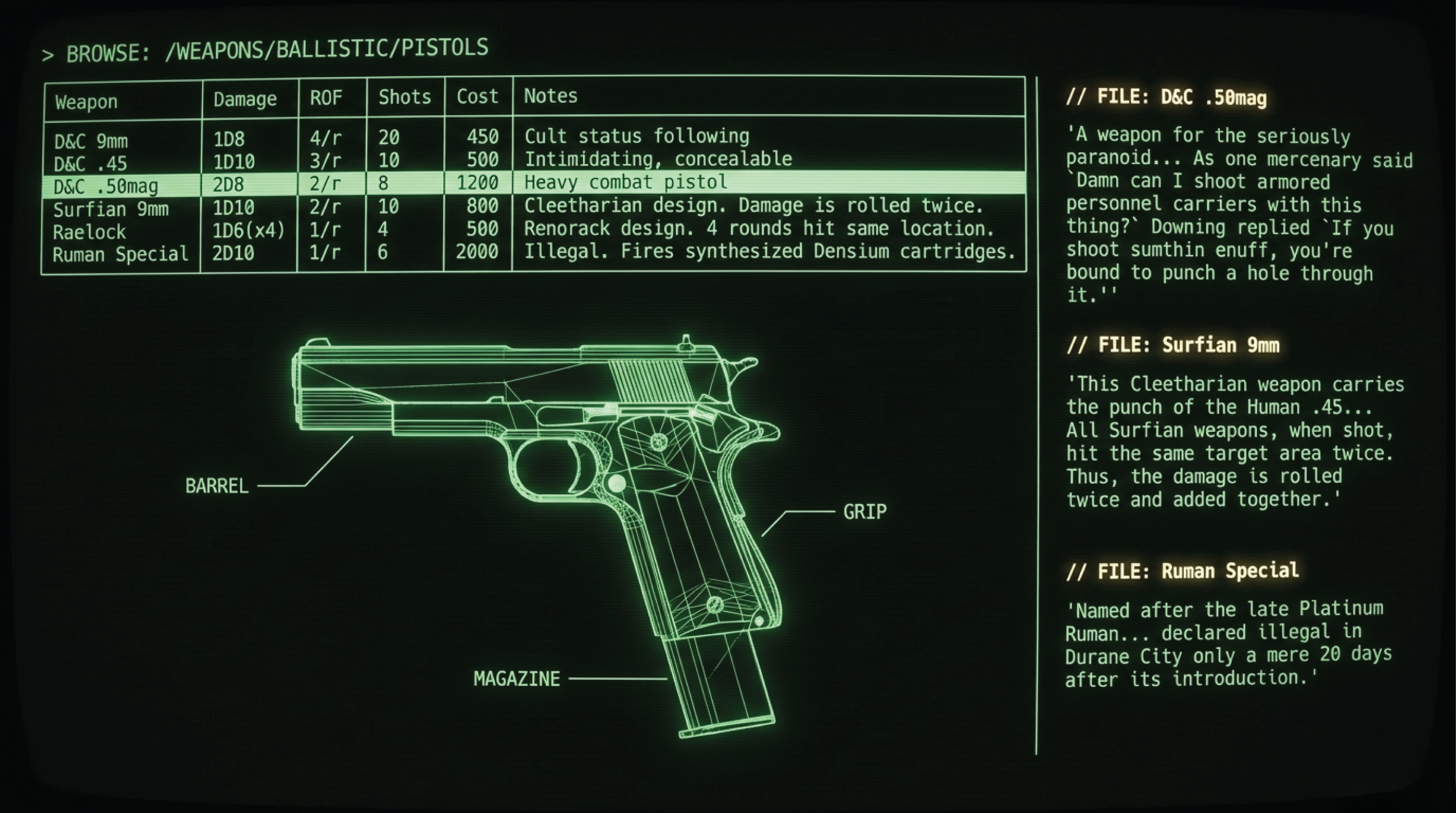The width and height of the screenshot is (1456, 813).
Task: Choose the Ruman Special row
Action: (120, 254)
